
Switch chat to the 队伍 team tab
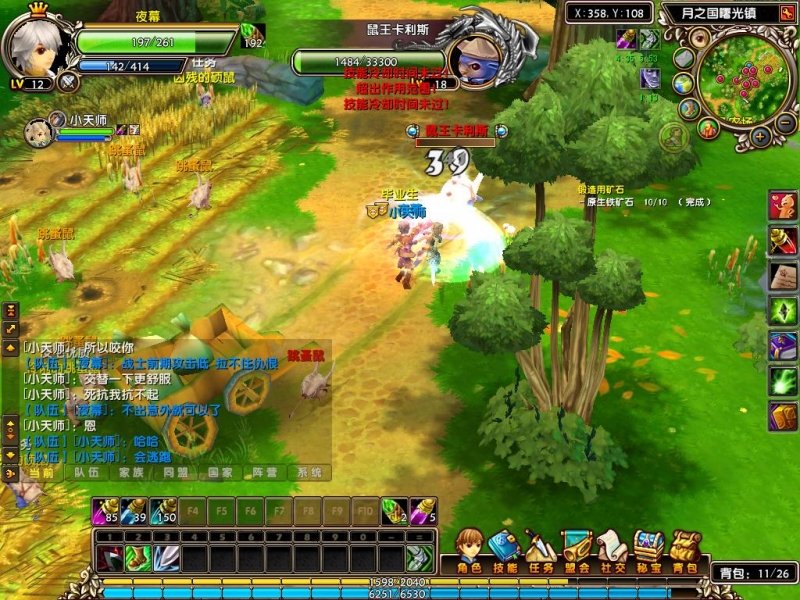pos(87,472)
